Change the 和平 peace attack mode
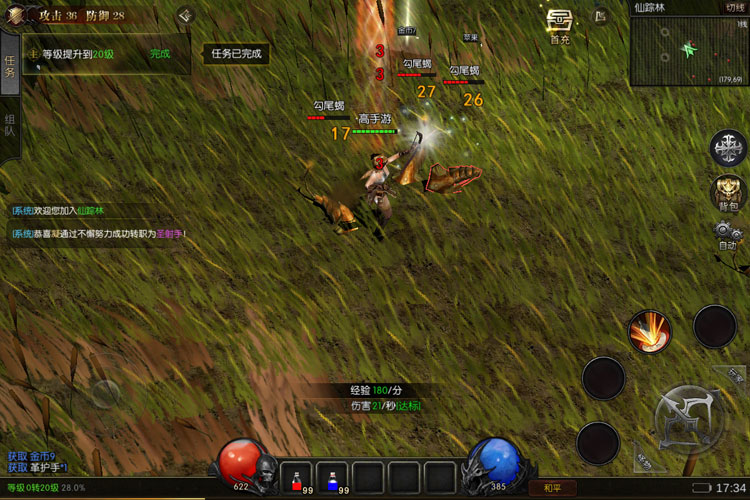This screenshot has width=750, height=500. click(552, 488)
